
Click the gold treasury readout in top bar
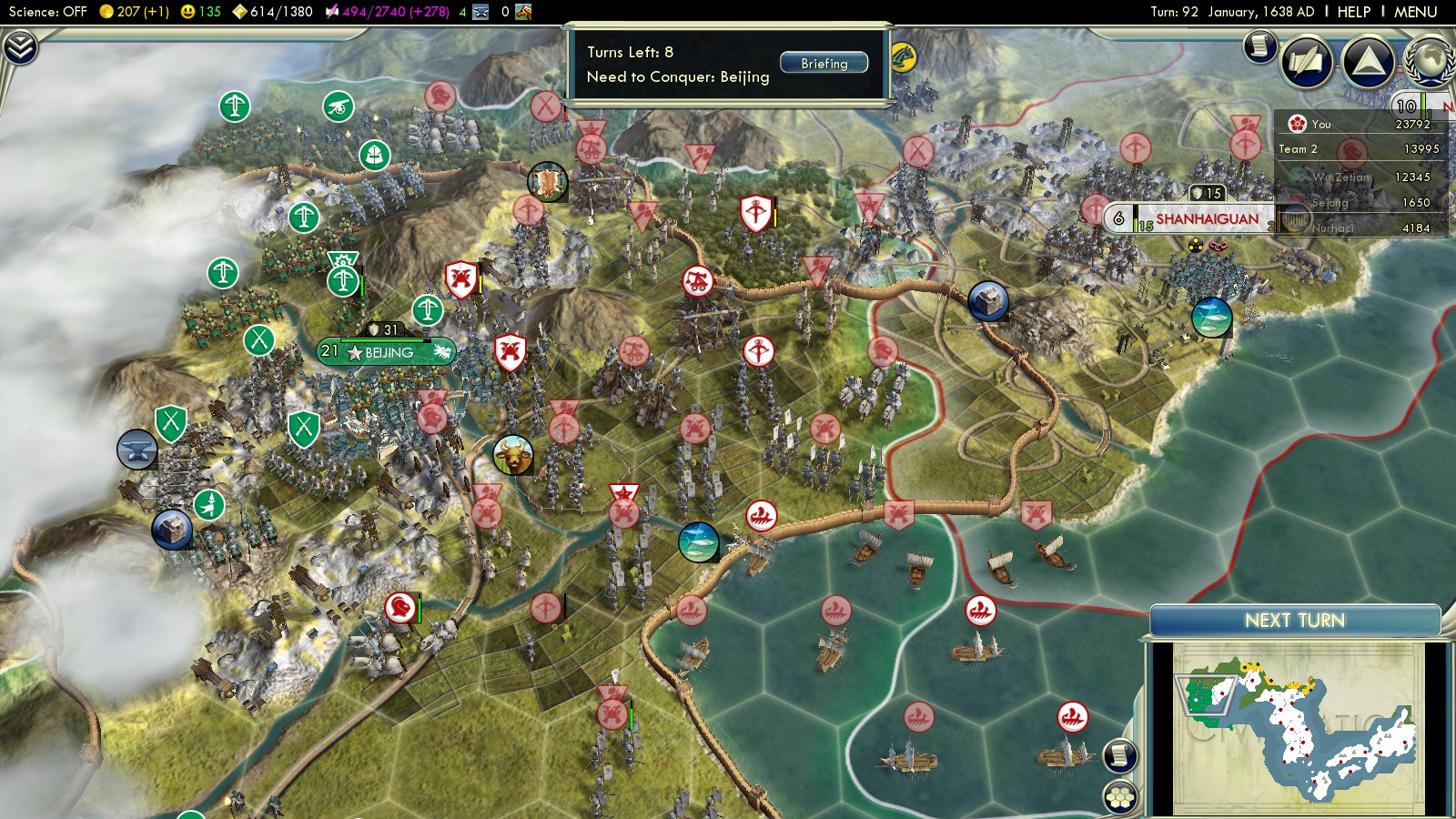click(x=134, y=12)
